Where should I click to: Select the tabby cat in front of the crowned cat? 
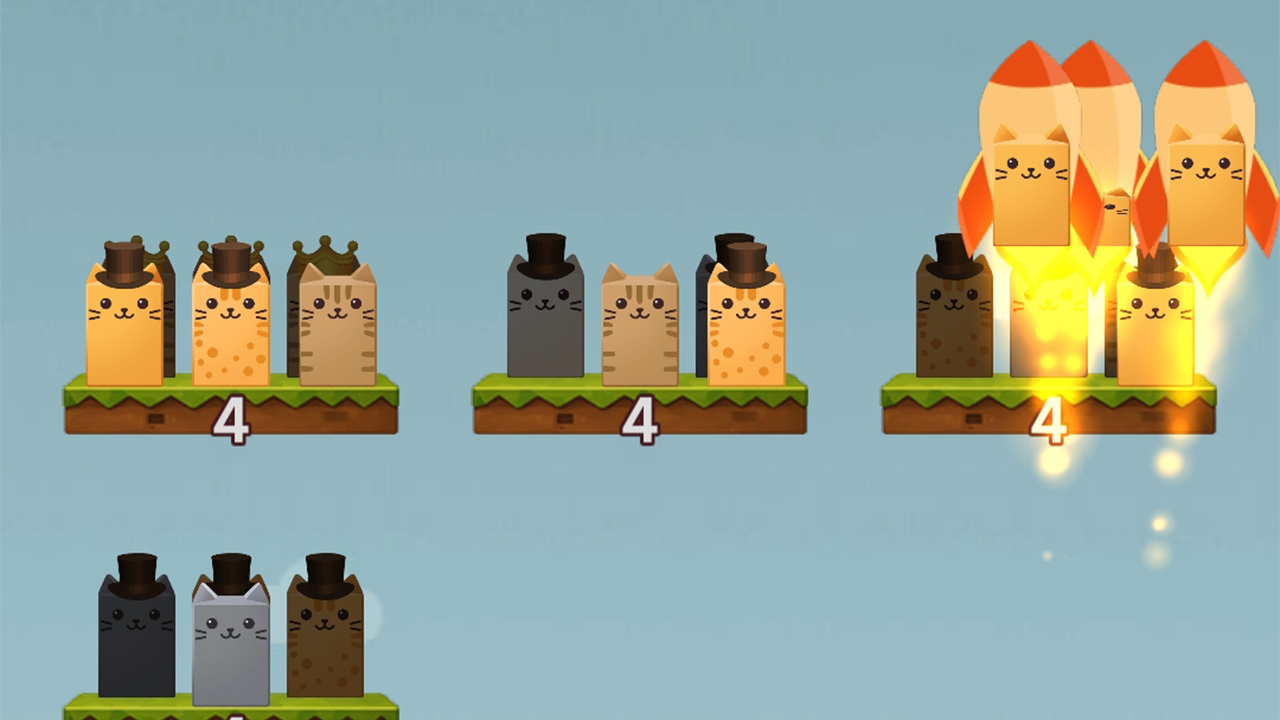pyautogui.click(x=338, y=328)
